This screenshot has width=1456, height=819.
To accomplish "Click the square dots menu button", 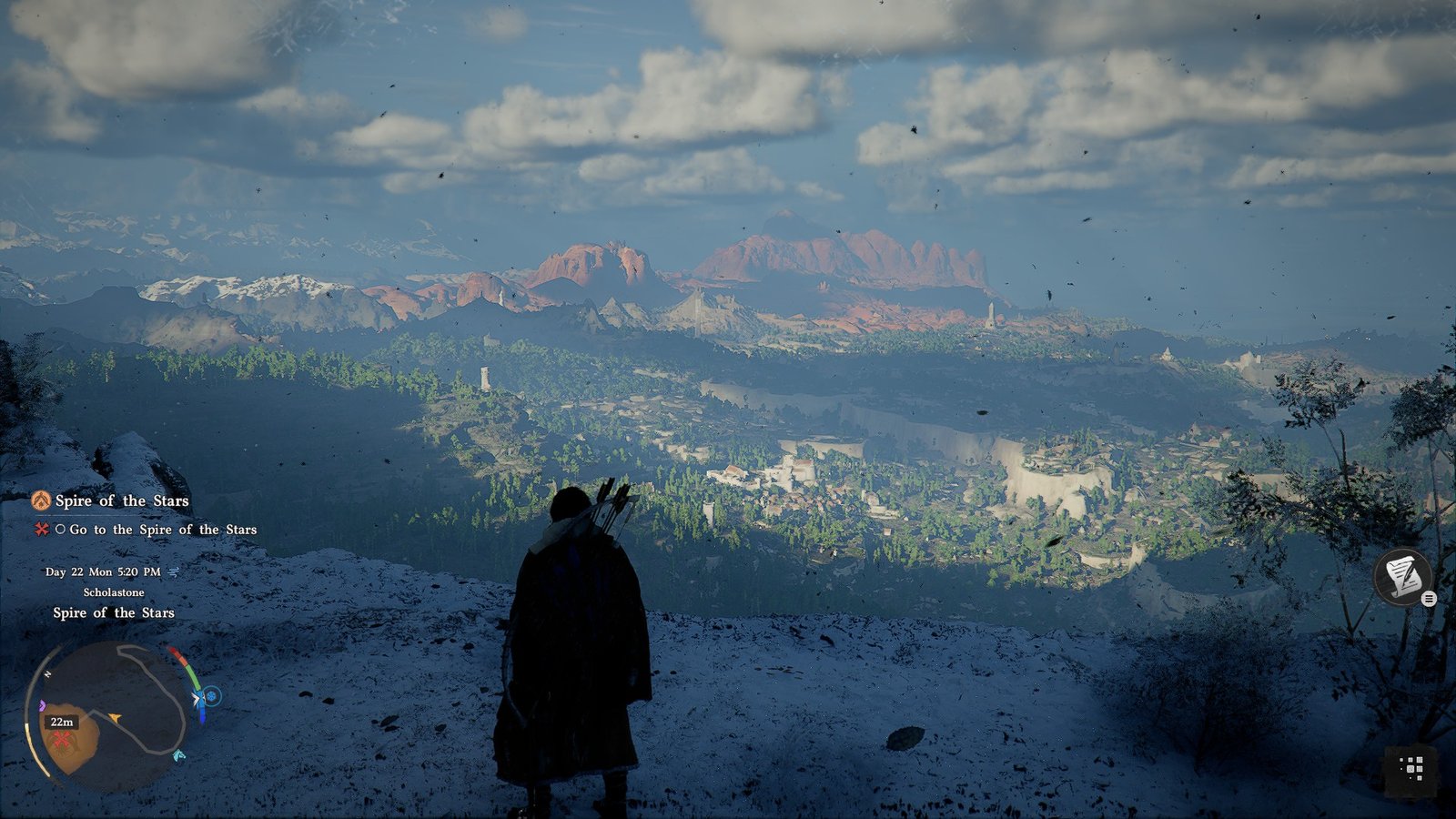I will pos(1411,768).
